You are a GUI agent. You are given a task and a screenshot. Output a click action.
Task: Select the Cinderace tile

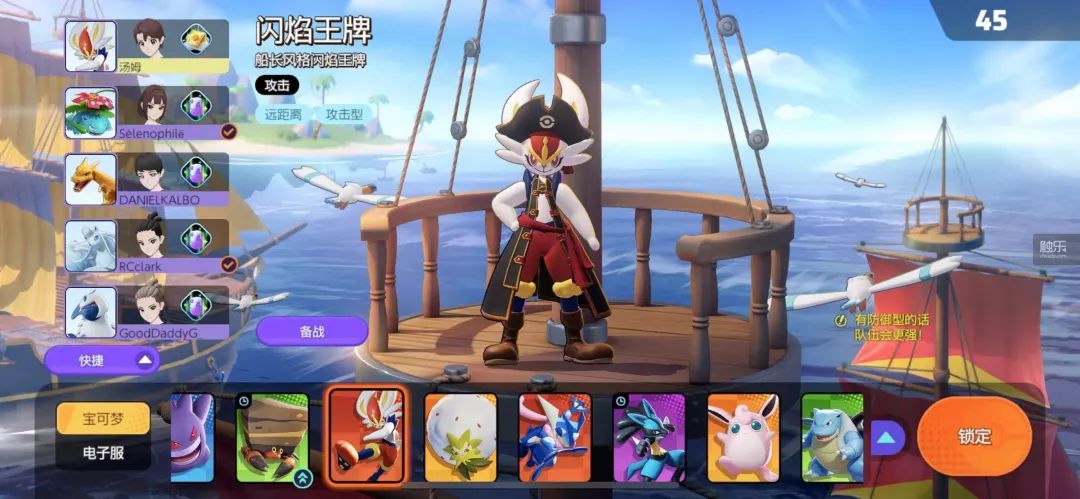(x=366, y=436)
